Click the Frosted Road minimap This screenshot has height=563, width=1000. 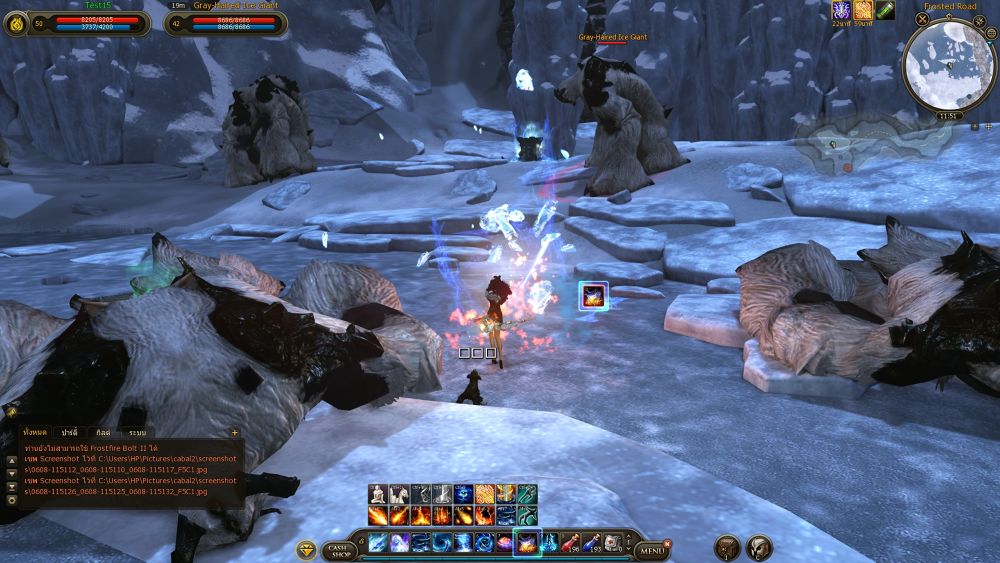tap(946, 65)
